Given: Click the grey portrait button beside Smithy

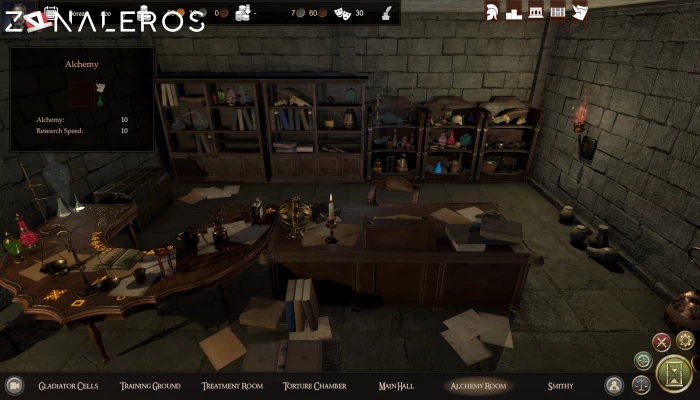Looking at the screenshot, I should 614,385.
